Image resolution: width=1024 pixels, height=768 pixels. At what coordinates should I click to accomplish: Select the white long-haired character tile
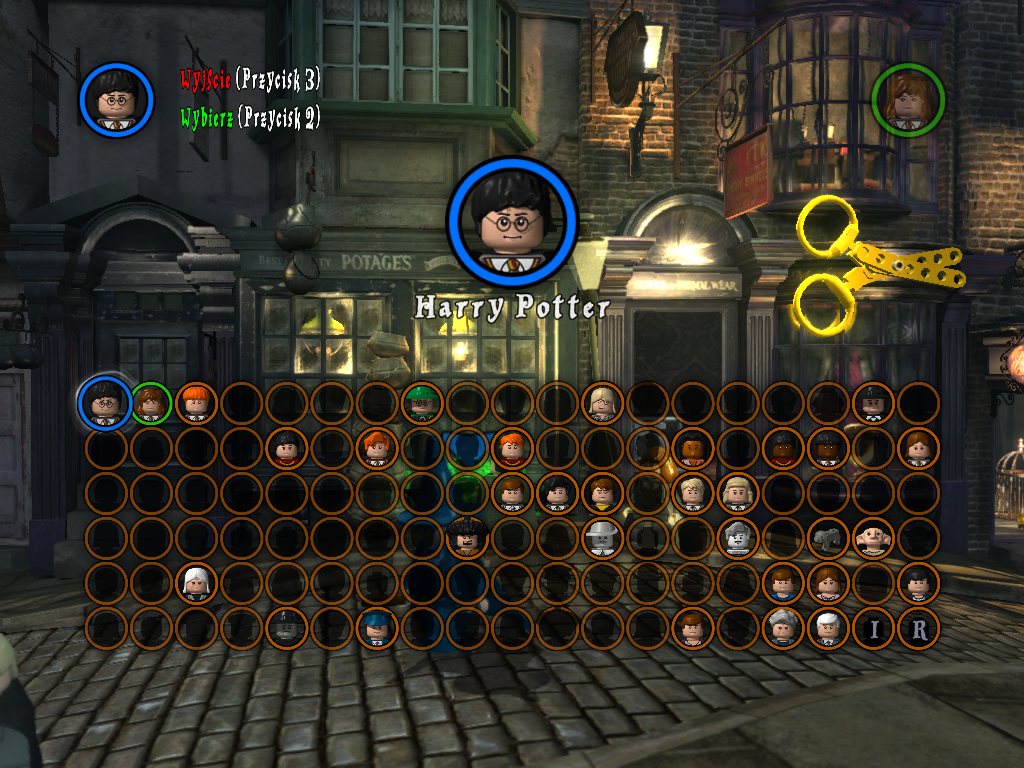coord(196,583)
